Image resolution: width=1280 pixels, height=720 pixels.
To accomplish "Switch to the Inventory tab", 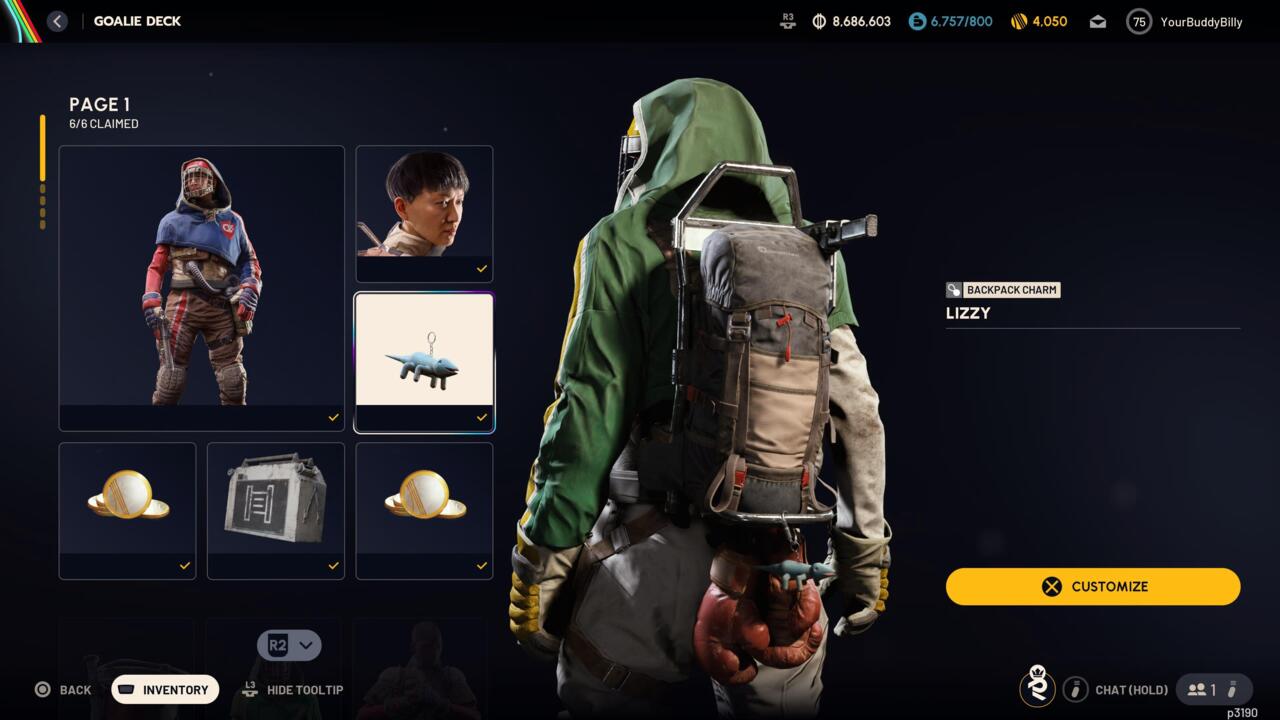I will coord(164,689).
